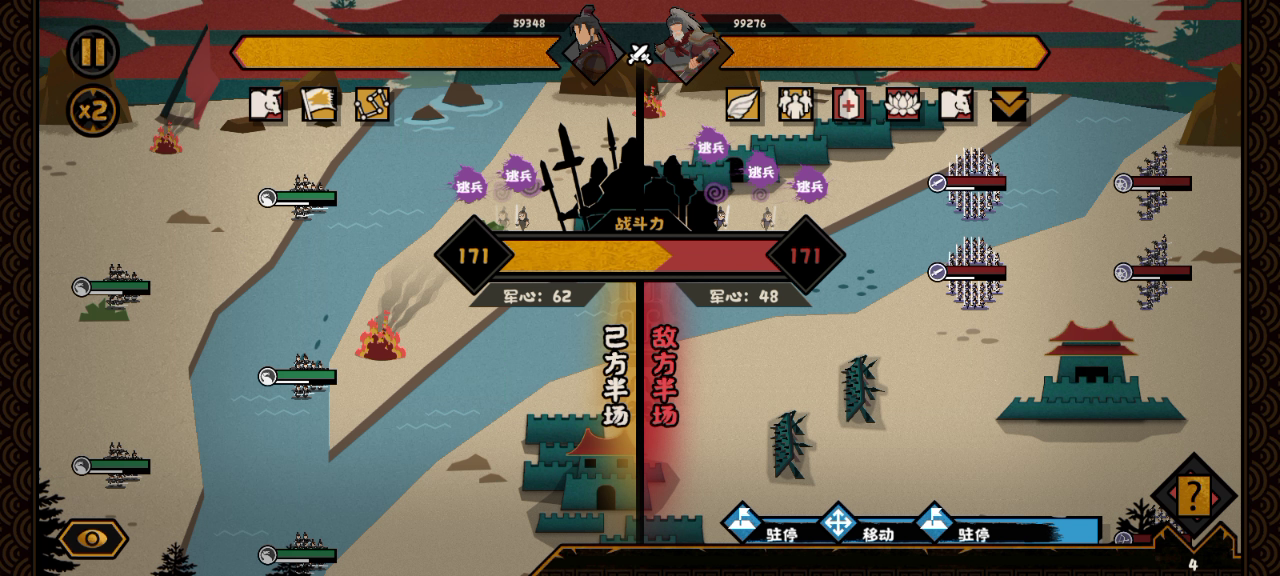This screenshot has width=1280, height=576.
Task: Open the question mark card
Action: point(1193,495)
